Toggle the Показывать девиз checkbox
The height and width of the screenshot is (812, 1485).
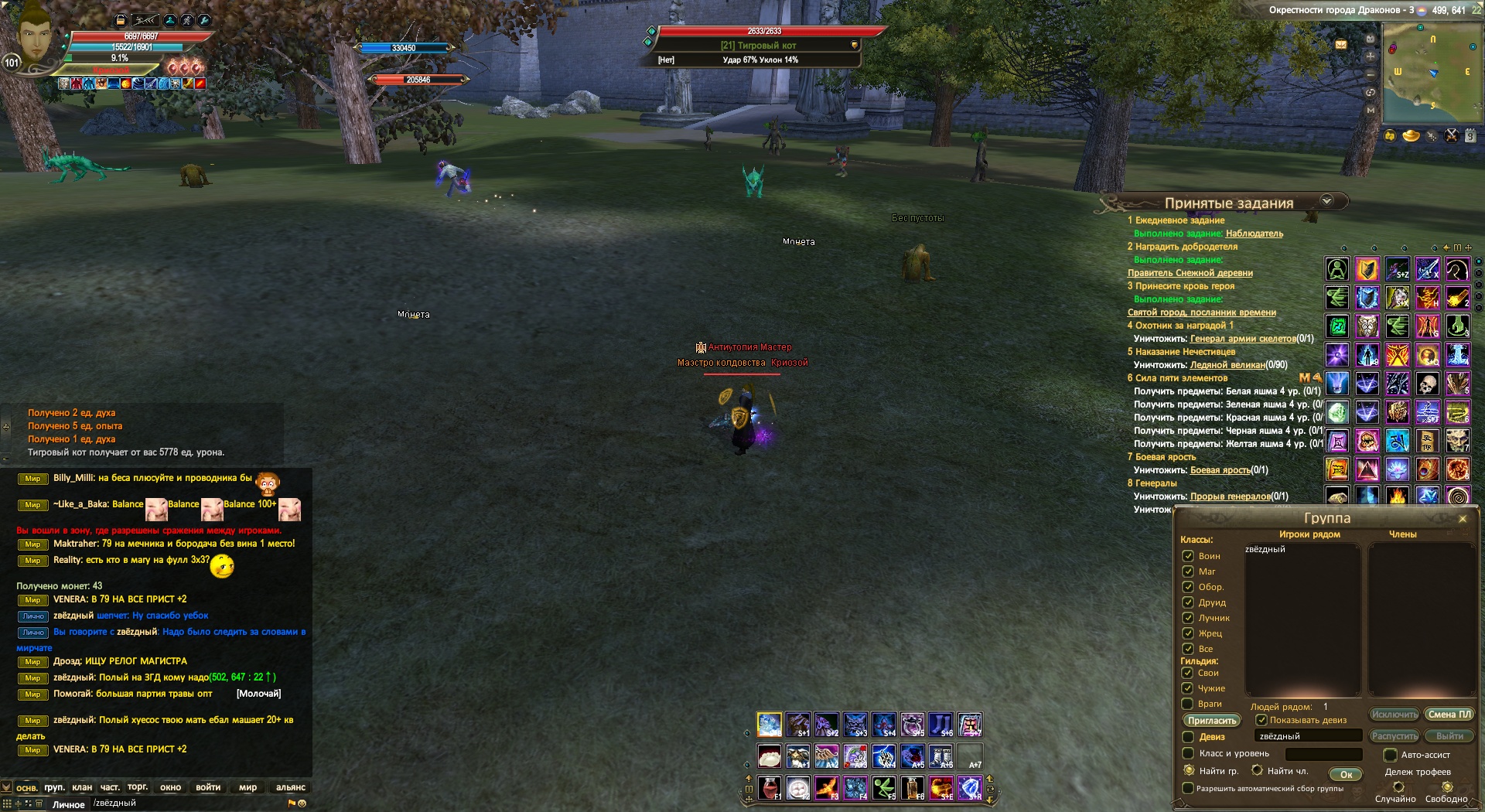[x=1261, y=720]
